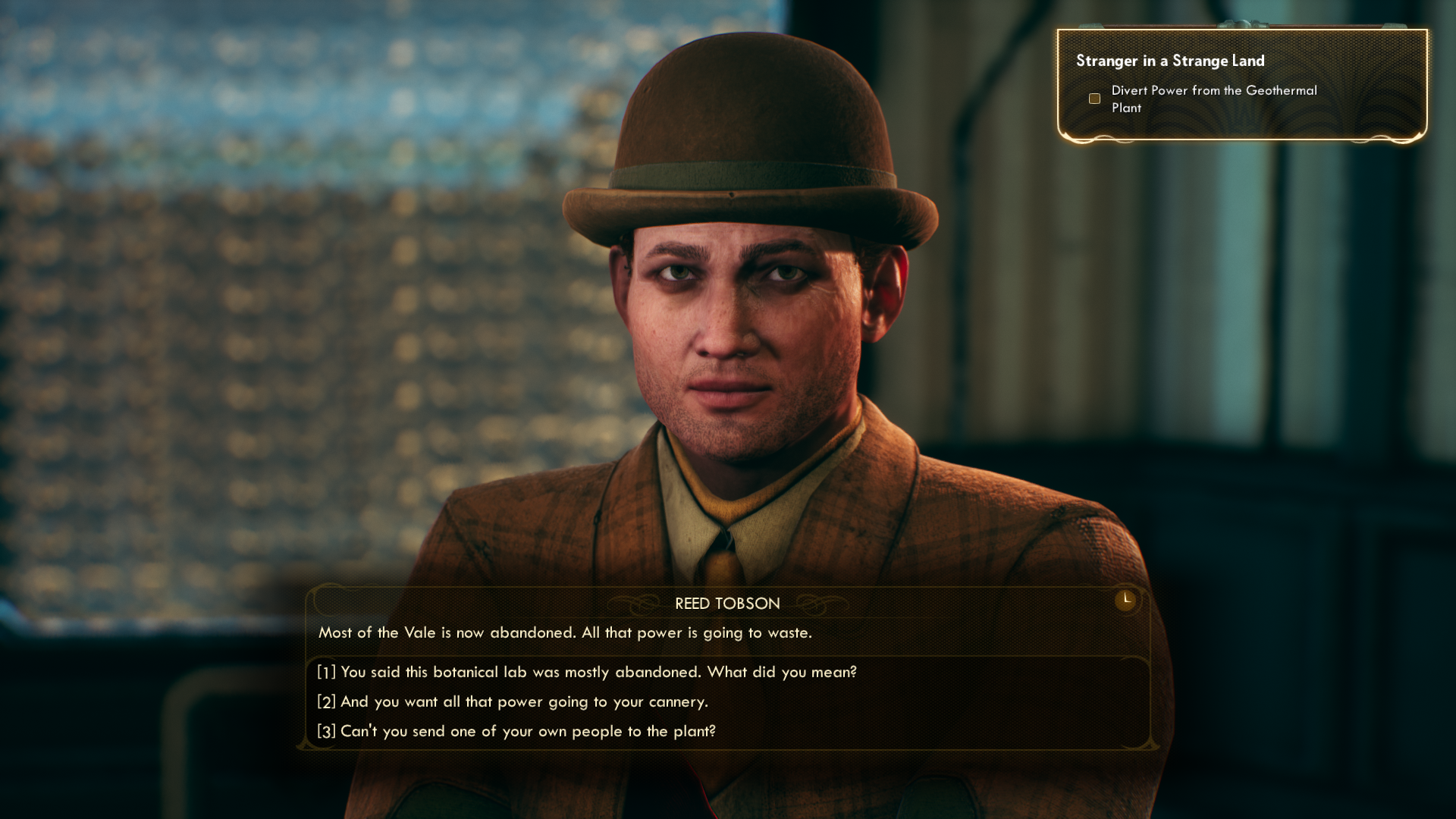This screenshot has width=1456, height=819.
Task: Choose the reply about power going to cannery
Action: (x=513, y=702)
